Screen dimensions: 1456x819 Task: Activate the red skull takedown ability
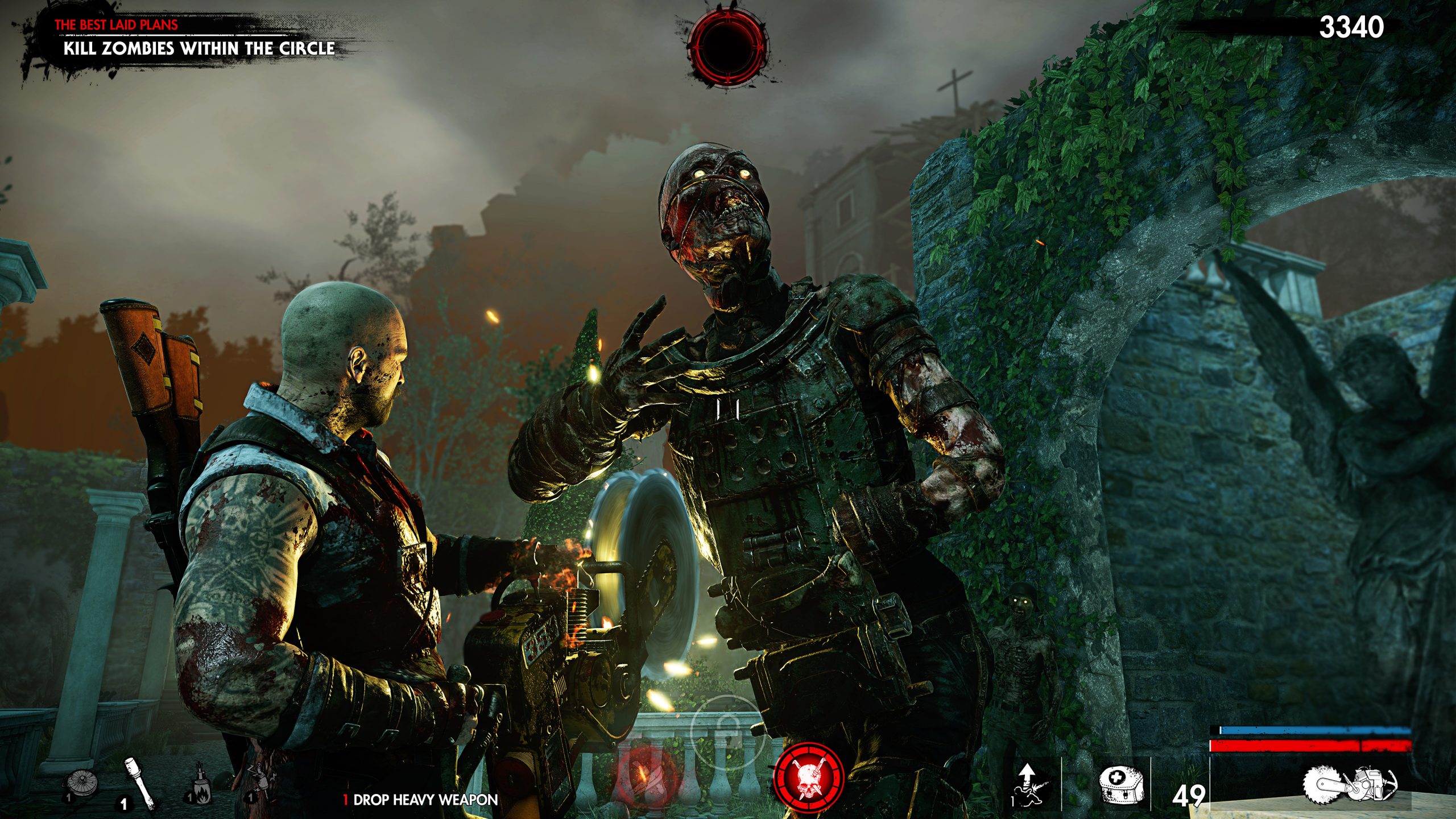(x=808, y=778)
